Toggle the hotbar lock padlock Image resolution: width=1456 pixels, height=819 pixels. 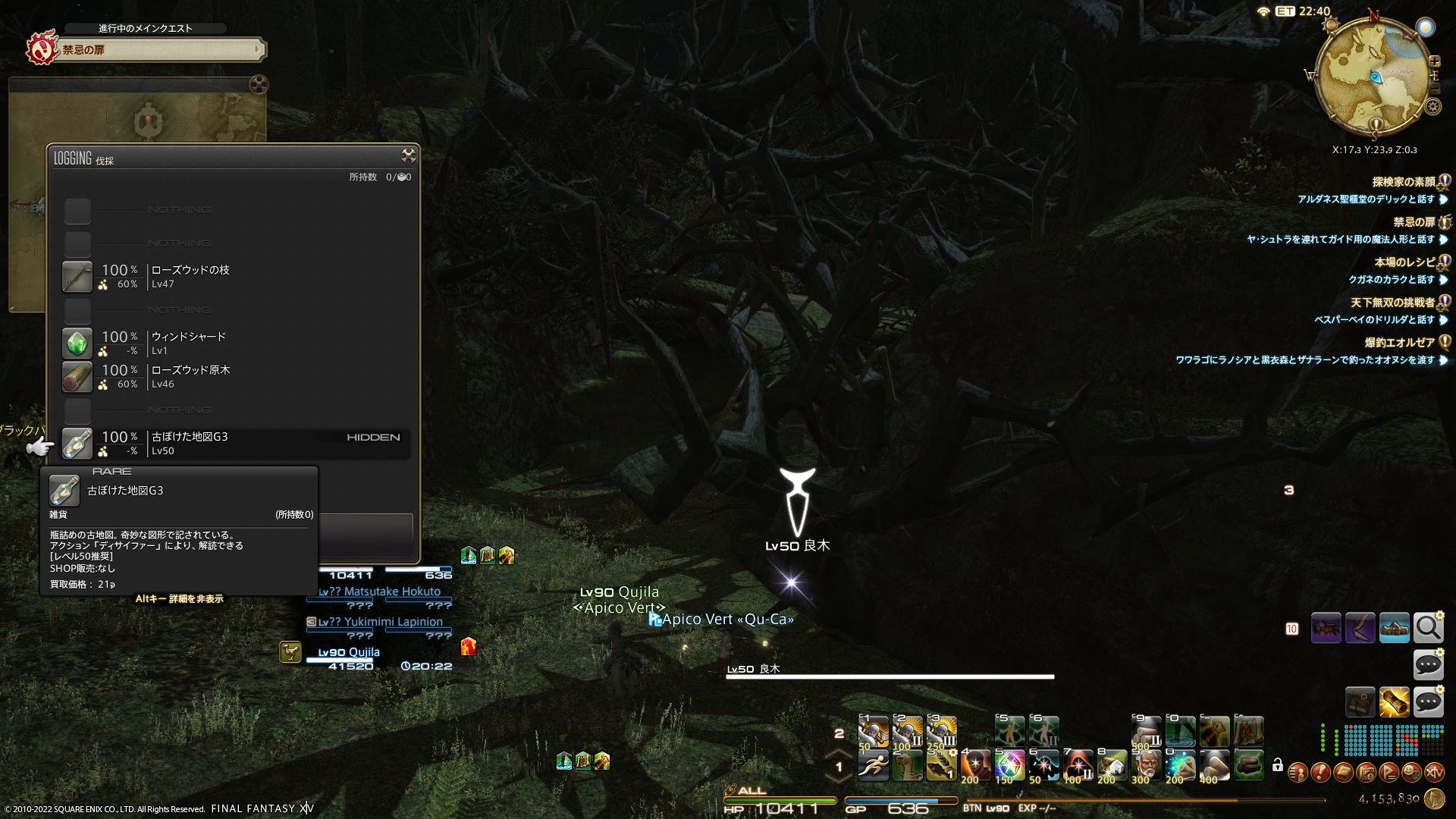pos(1278,765)
